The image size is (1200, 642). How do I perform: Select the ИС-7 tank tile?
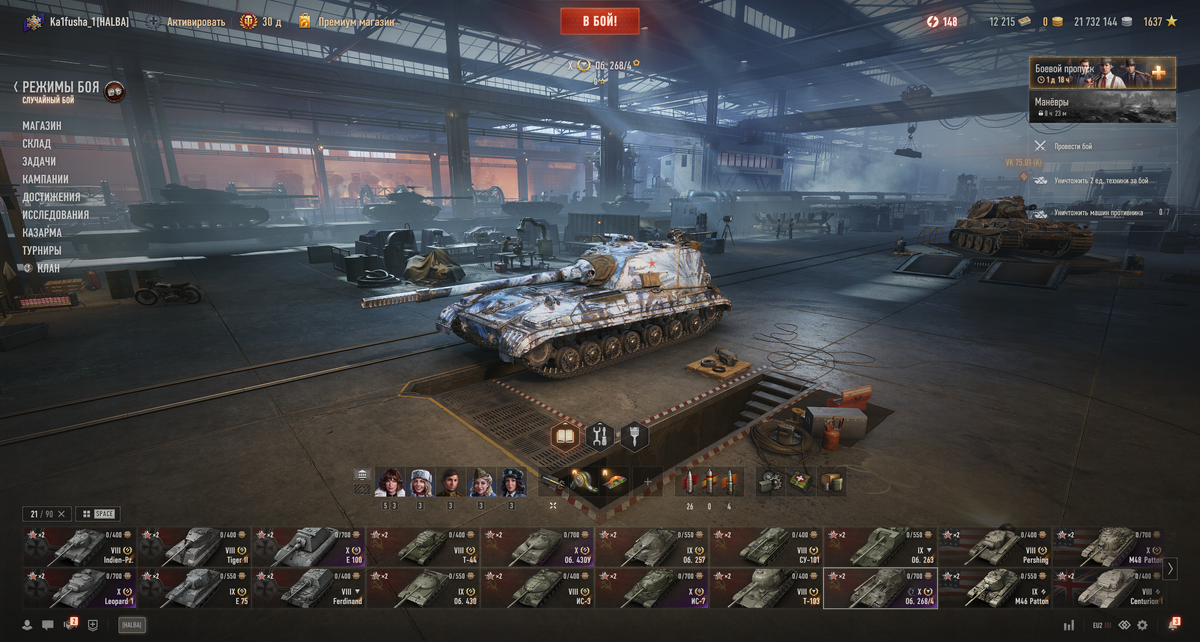click(652, 589)
